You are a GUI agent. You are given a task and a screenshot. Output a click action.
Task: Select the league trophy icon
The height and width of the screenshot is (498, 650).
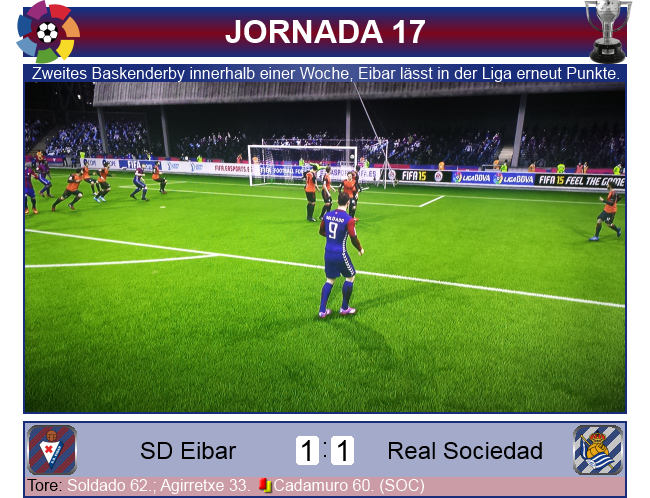tap(607, 30)
